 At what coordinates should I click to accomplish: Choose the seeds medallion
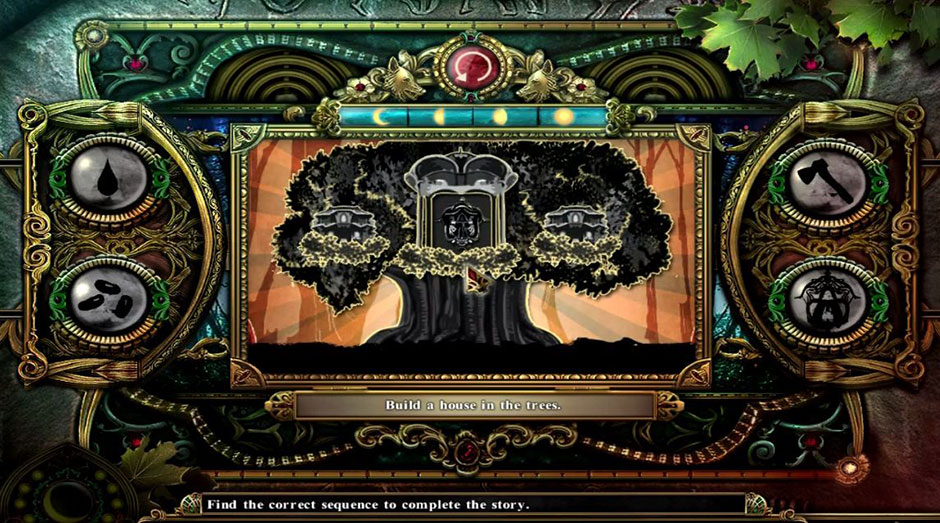[x=106, y=301]
